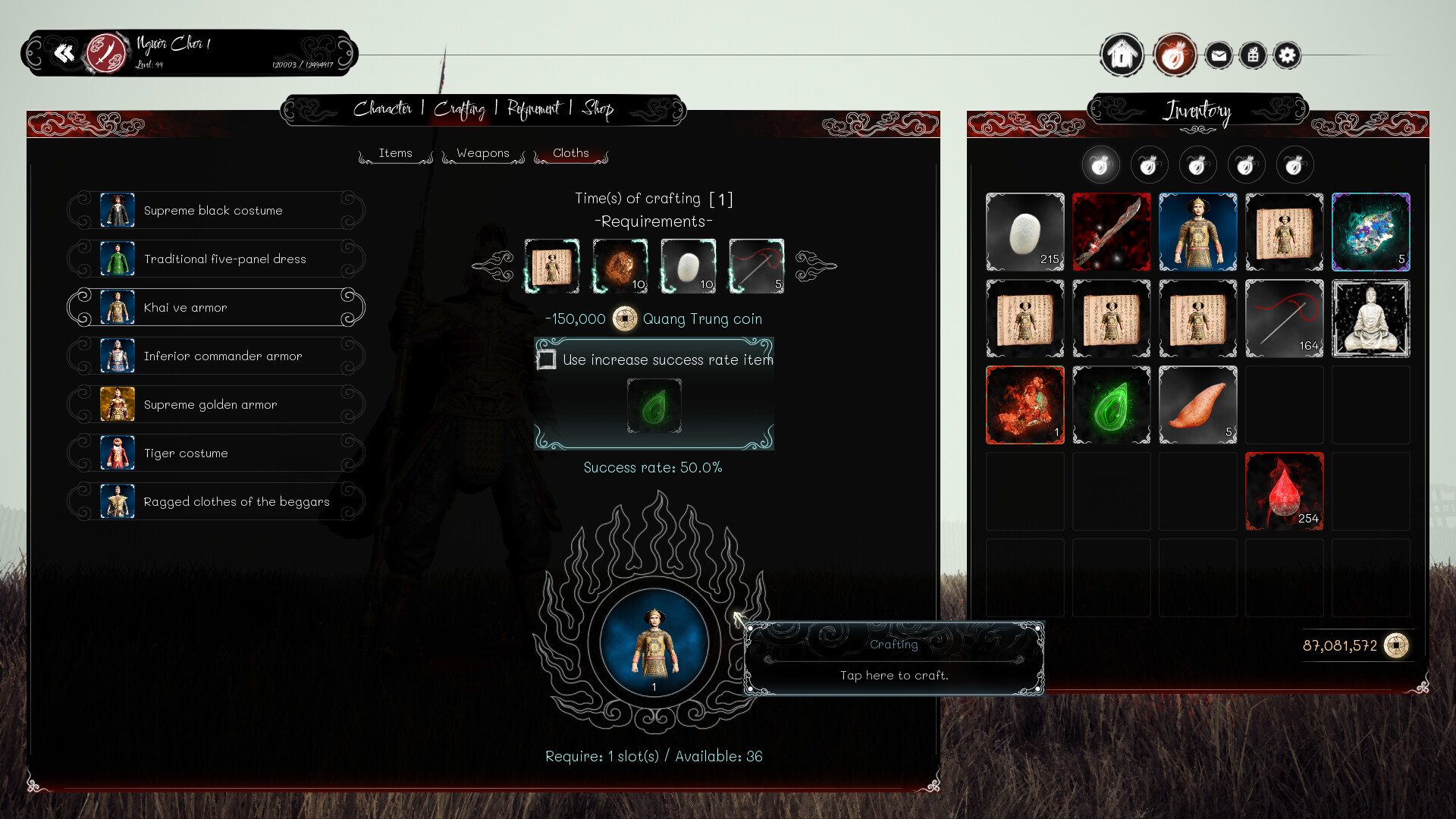This screenshot has height=819, width=1456.
Task: Click the silk cocoon stack showing 215
Action: (1025, 232)
